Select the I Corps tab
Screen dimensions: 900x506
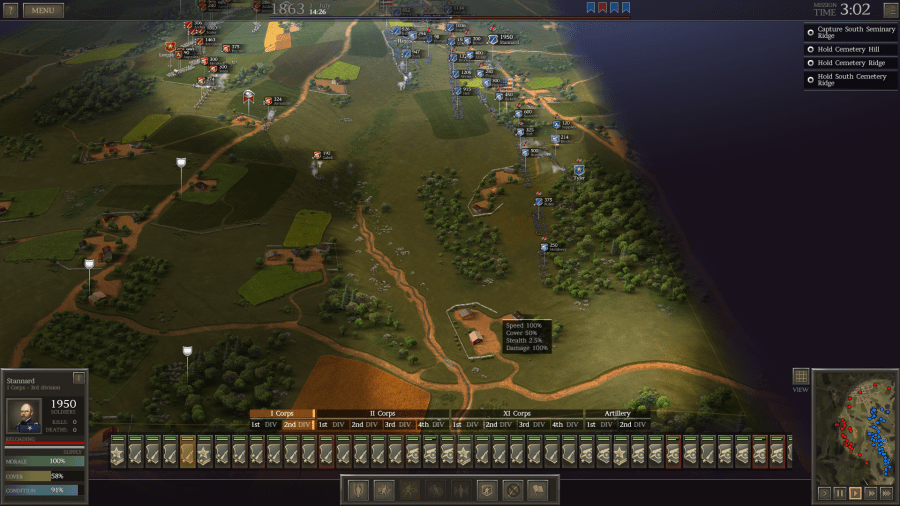pos(282,413)
